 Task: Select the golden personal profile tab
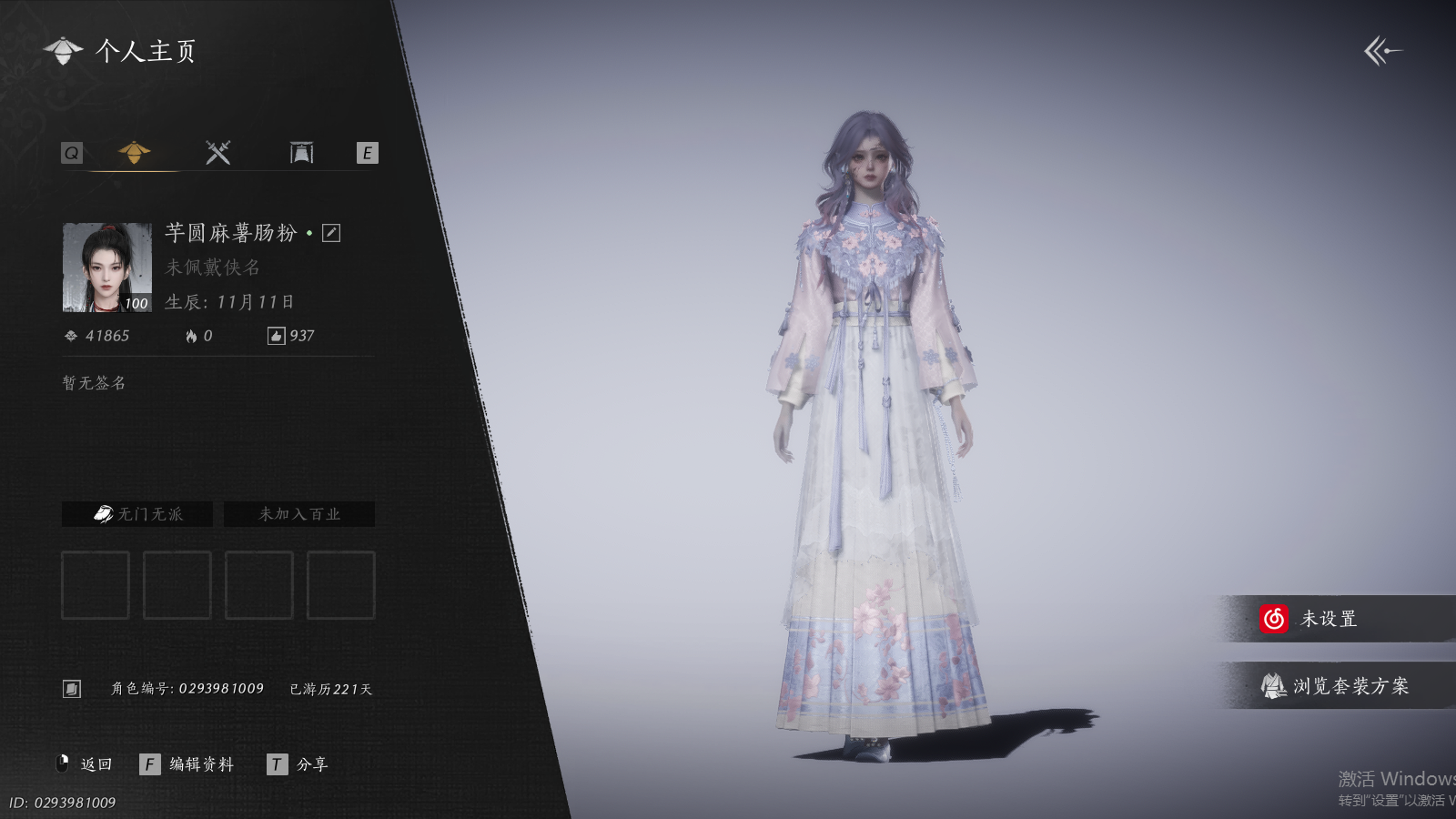coord(134,152)
